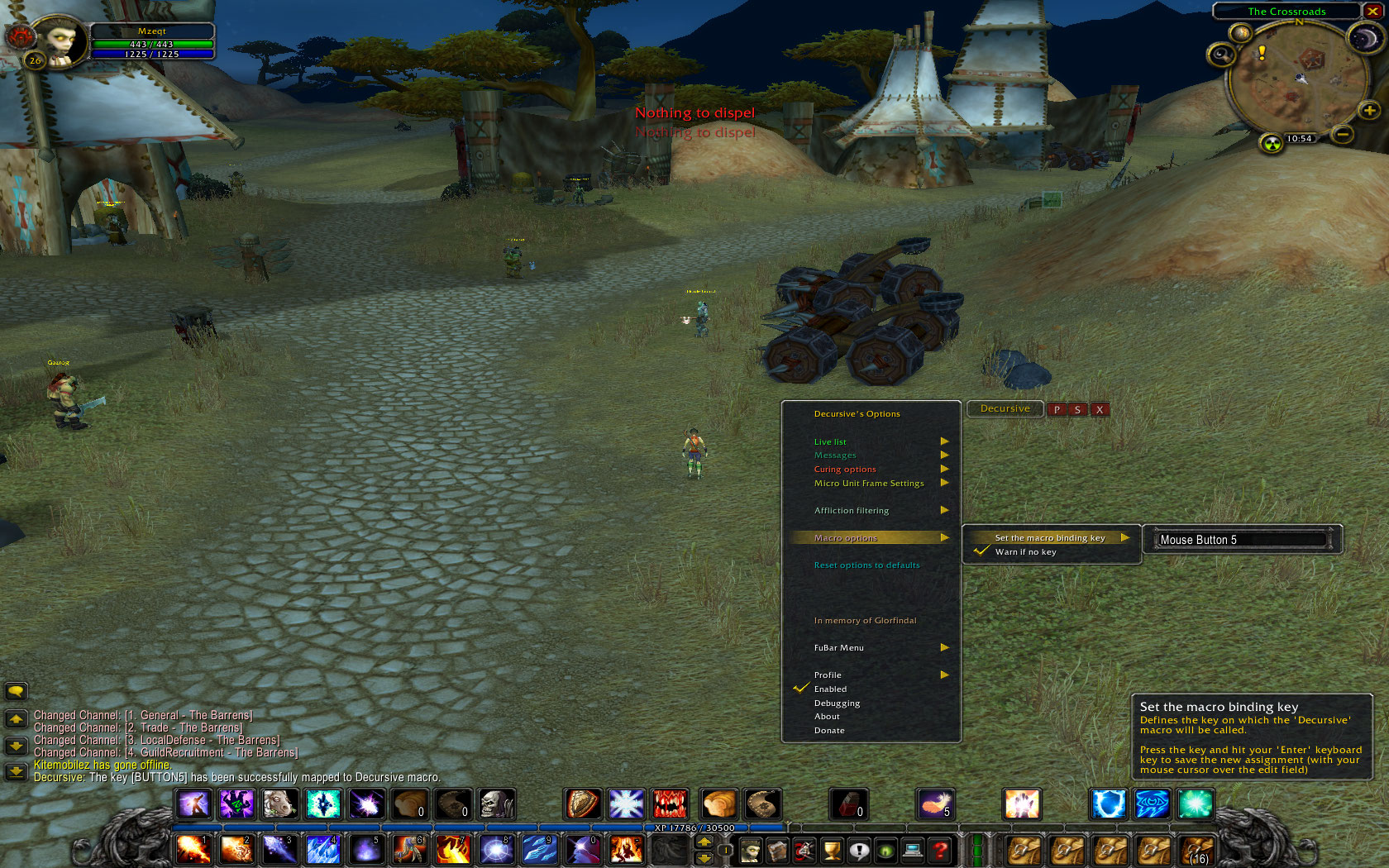This screenshot has height=868, width=1389.
Task: Click the tracking magnifier button by minimap
Action: pos(1221,55)
